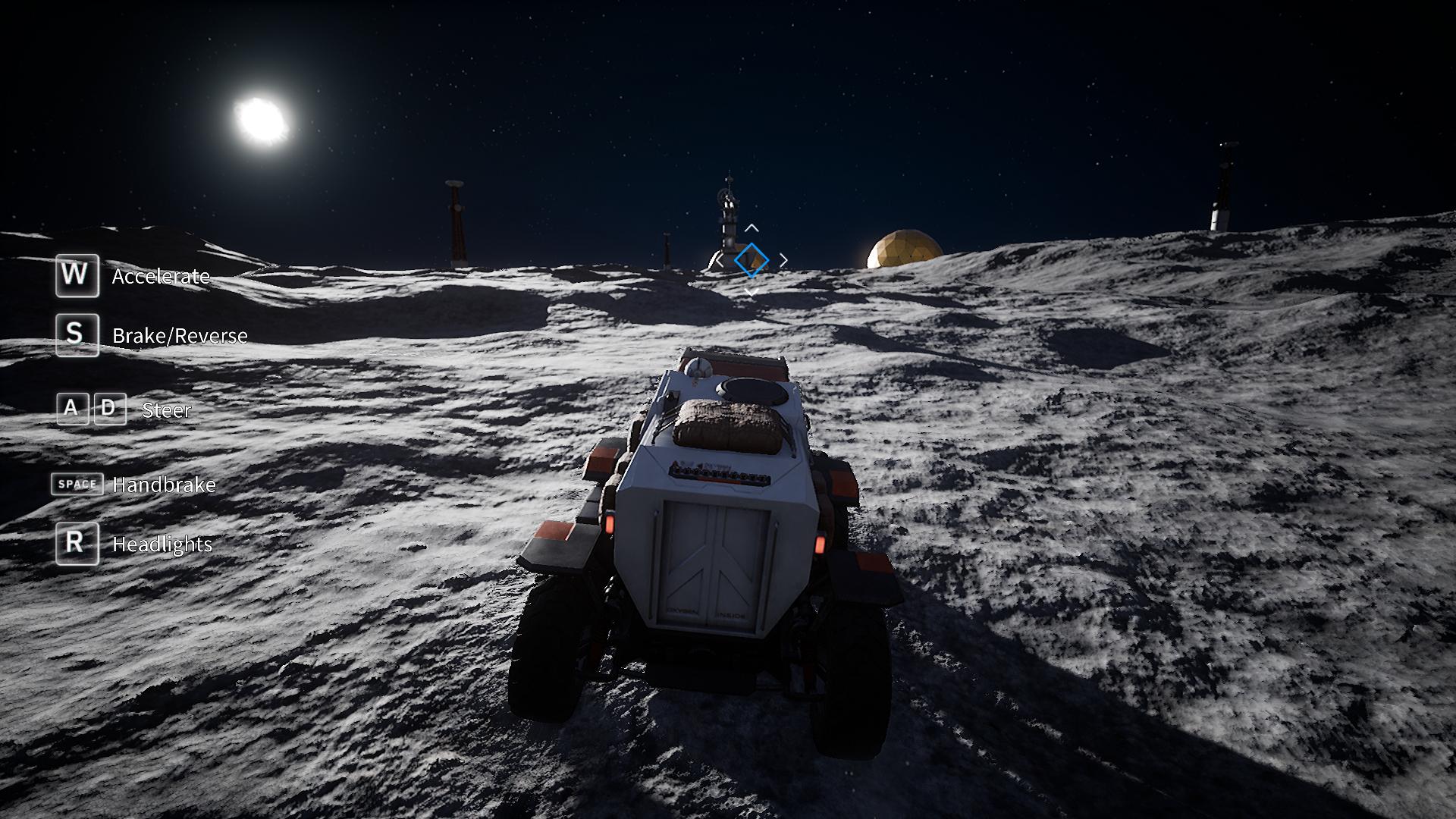Viewport: 1456px width, 819px height.
Task: Click the blue diamond waypoint marker
Action: pyautogui.click(x=751, y=260)
